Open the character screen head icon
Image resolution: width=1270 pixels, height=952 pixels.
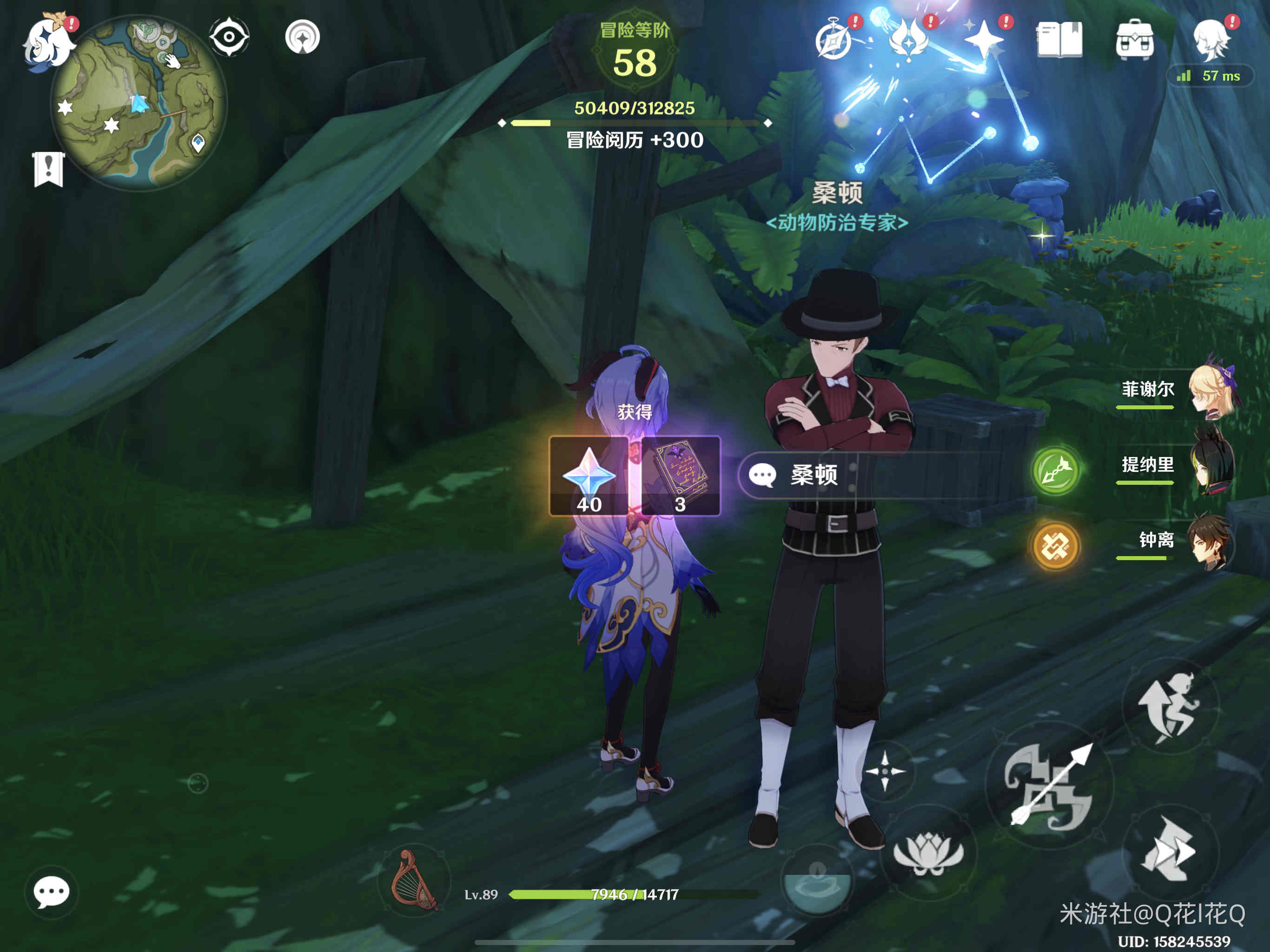click(1210, 39)
